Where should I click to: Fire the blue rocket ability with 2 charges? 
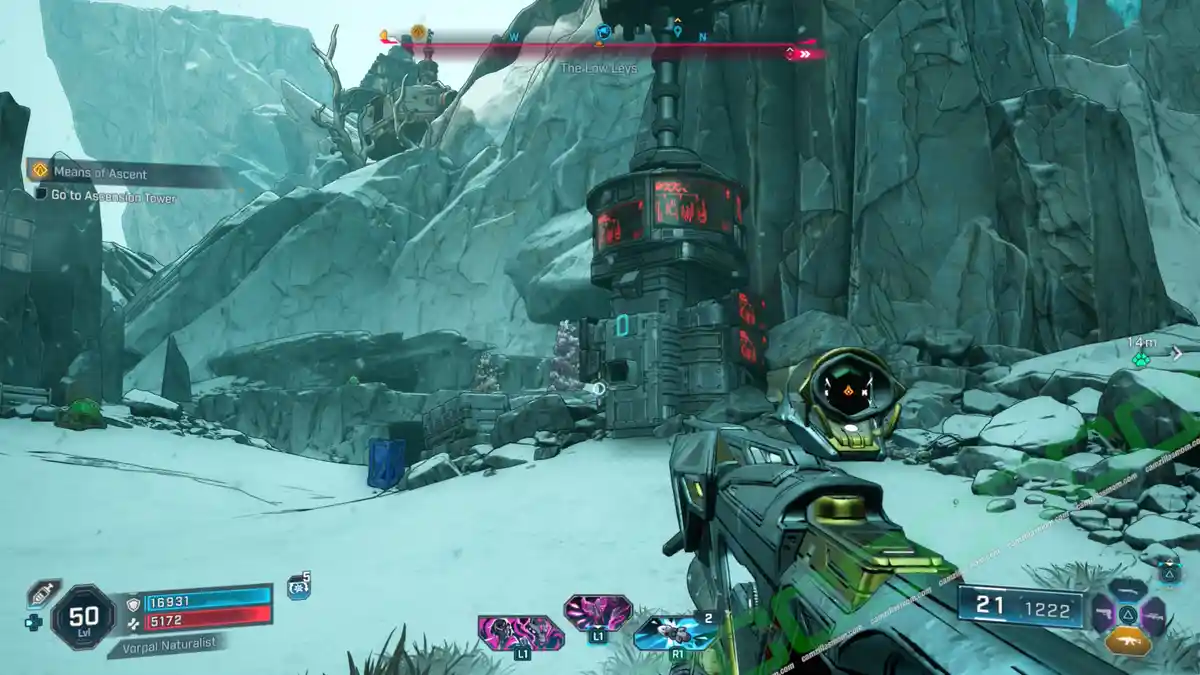point(675,632)
